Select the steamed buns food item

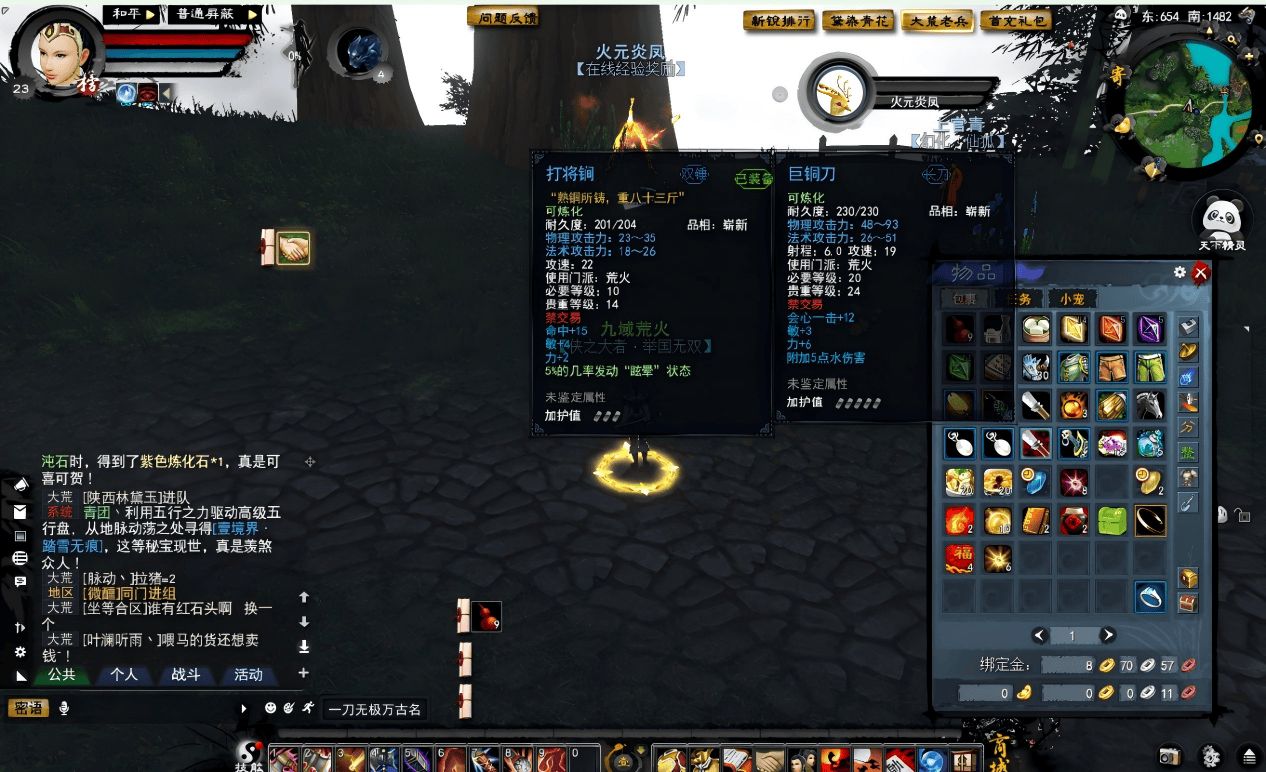tap(1035, 329)
